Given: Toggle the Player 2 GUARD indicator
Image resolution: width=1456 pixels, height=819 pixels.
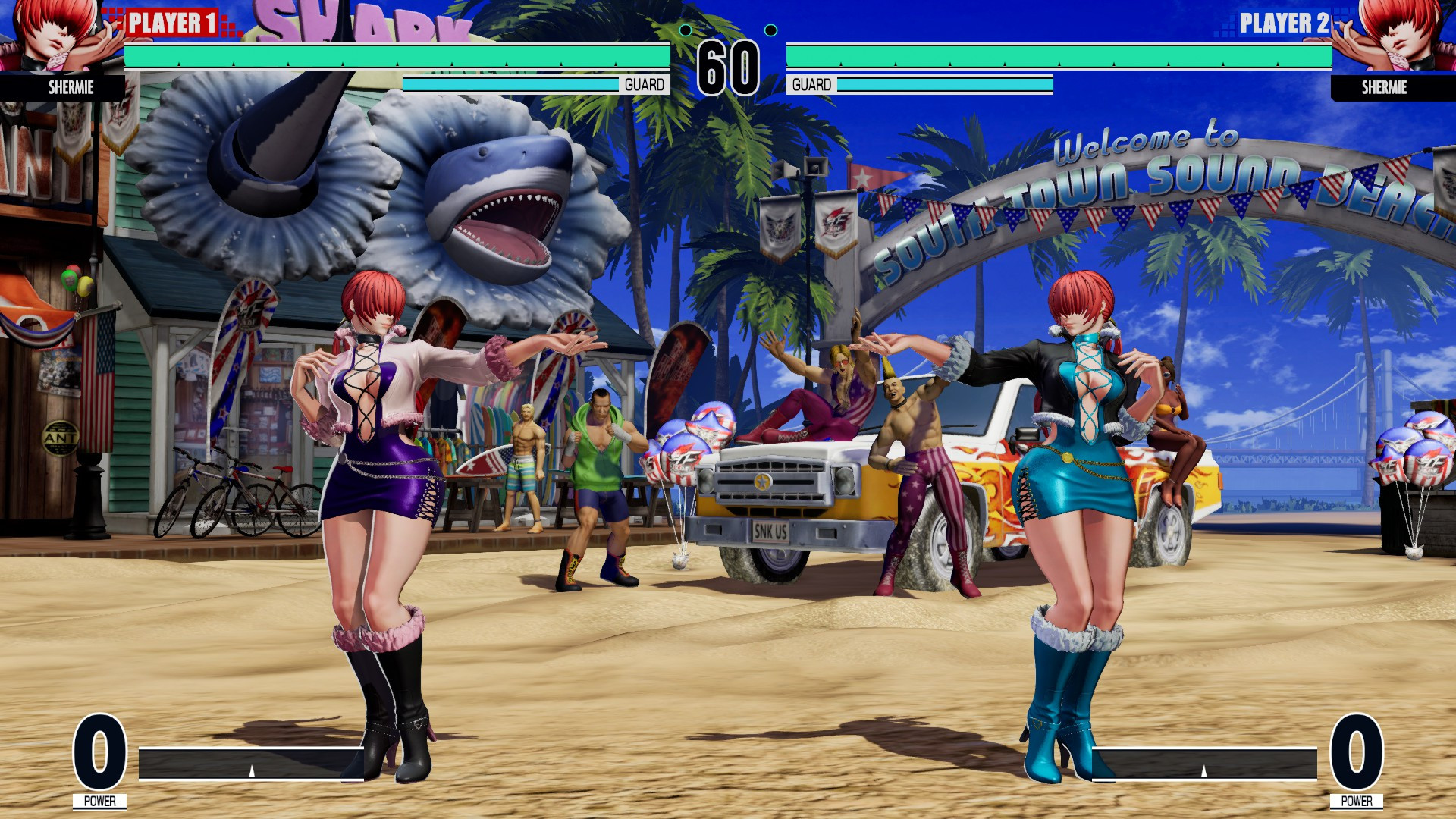Looking at the screenshot, I should (811, 85).
